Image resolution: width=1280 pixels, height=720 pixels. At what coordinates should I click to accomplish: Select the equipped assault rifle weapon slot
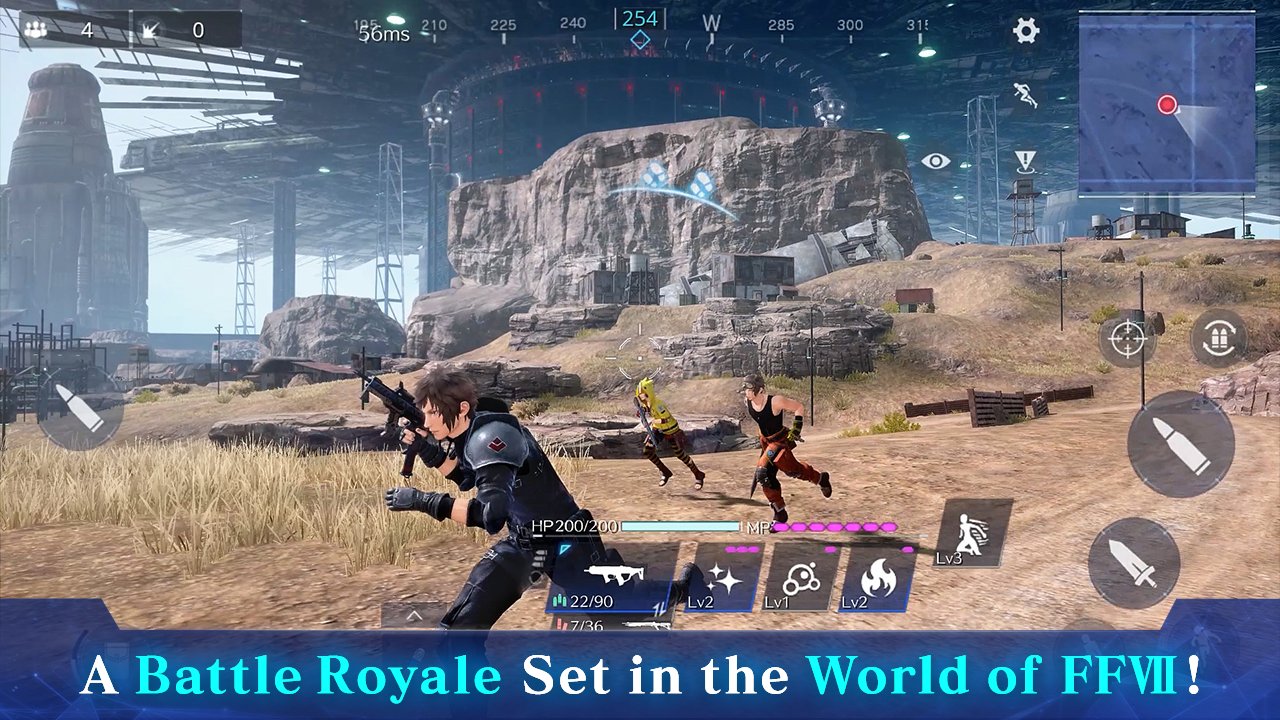611,578
